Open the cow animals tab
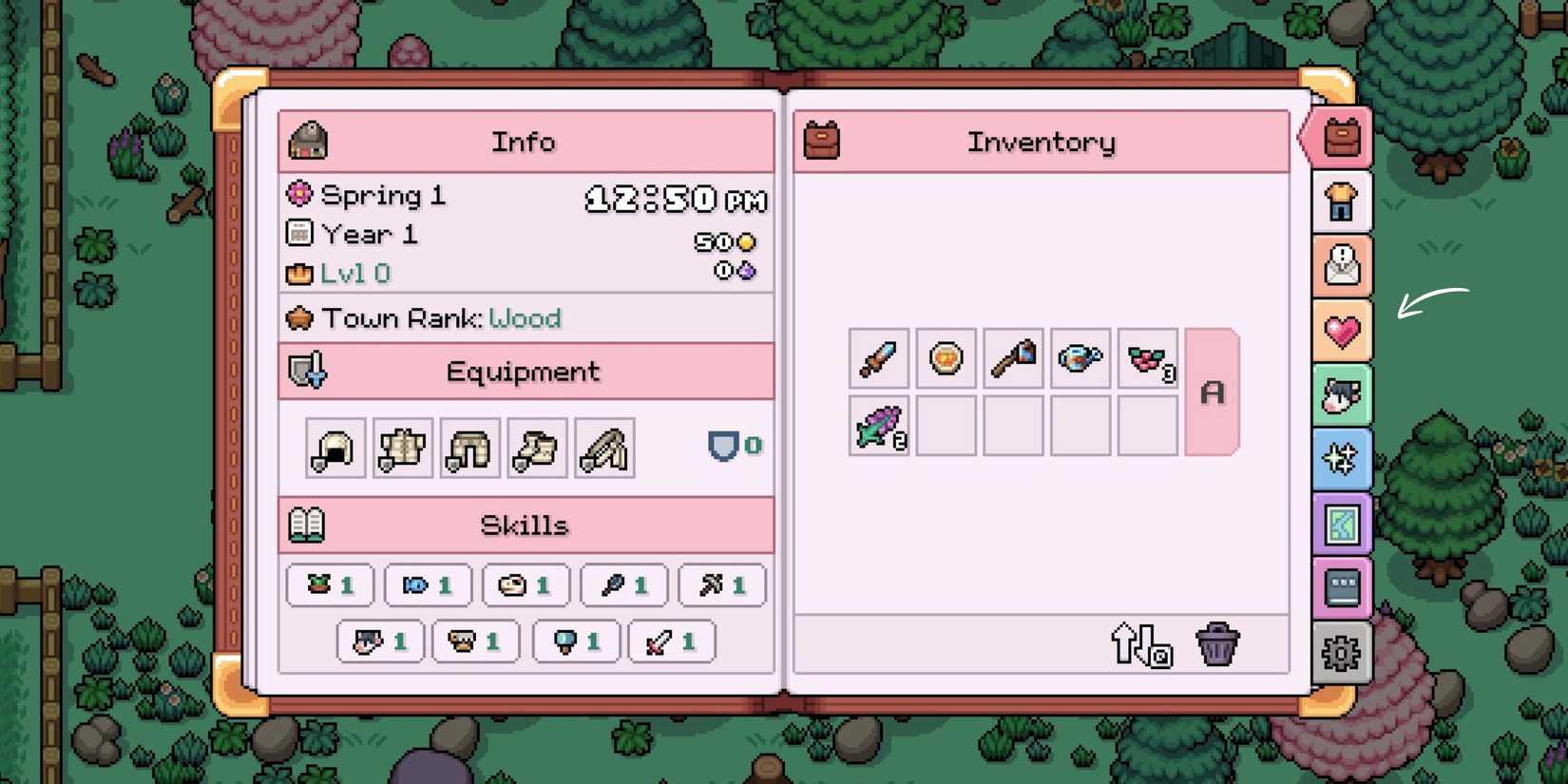This screenshot has width=1568, height=784. click(1340, 394)
